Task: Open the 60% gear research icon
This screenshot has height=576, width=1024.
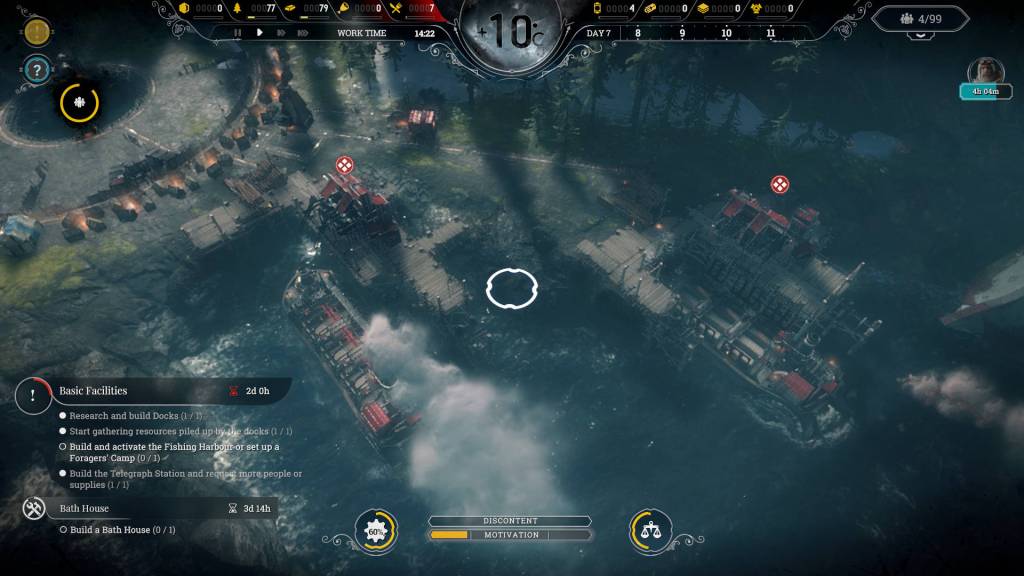Action: point(376,533)
